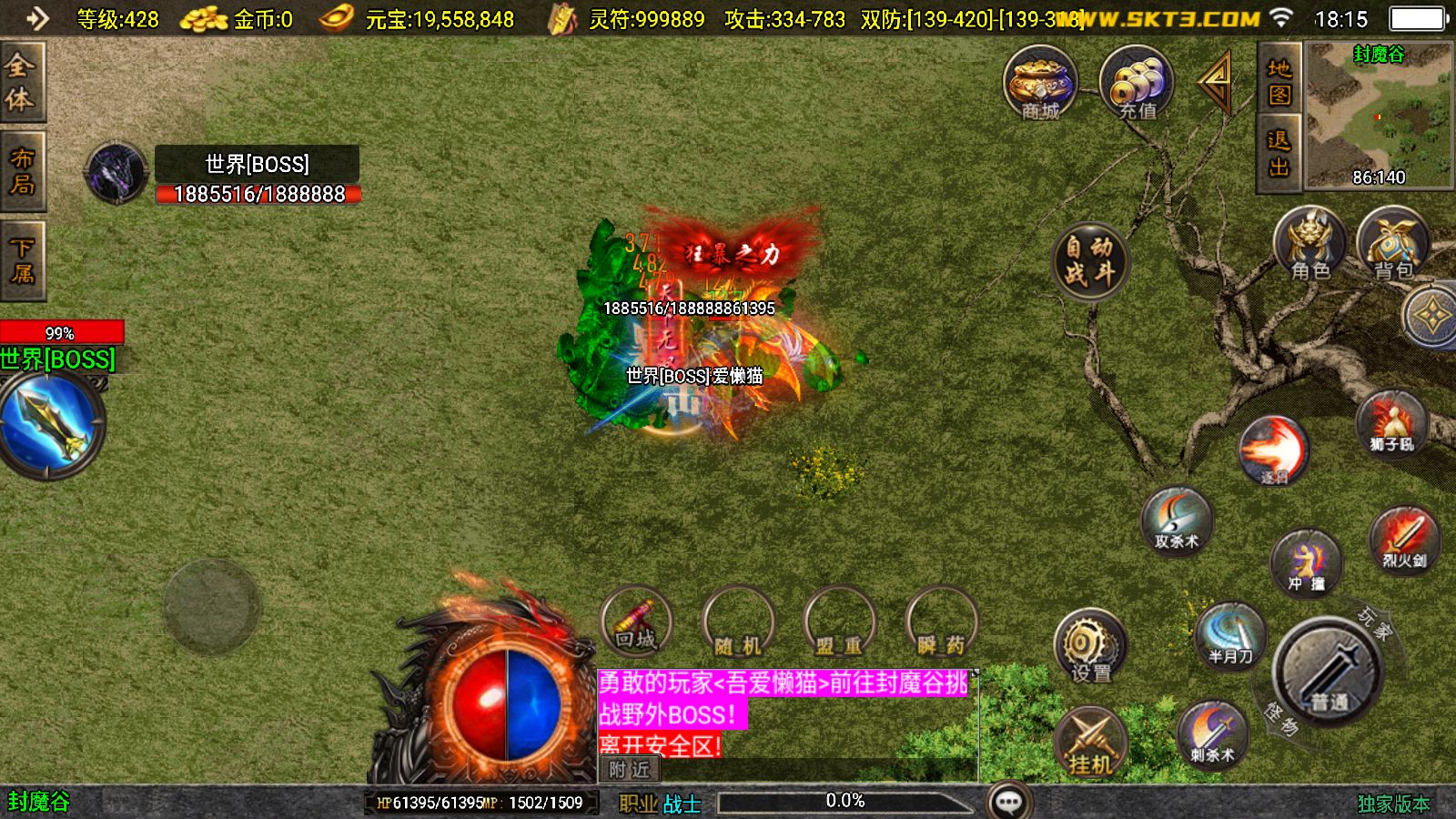This screenshot has height=819, width=1456.
Task: Click the 封魔谷 minimap
Action: 1379,115
